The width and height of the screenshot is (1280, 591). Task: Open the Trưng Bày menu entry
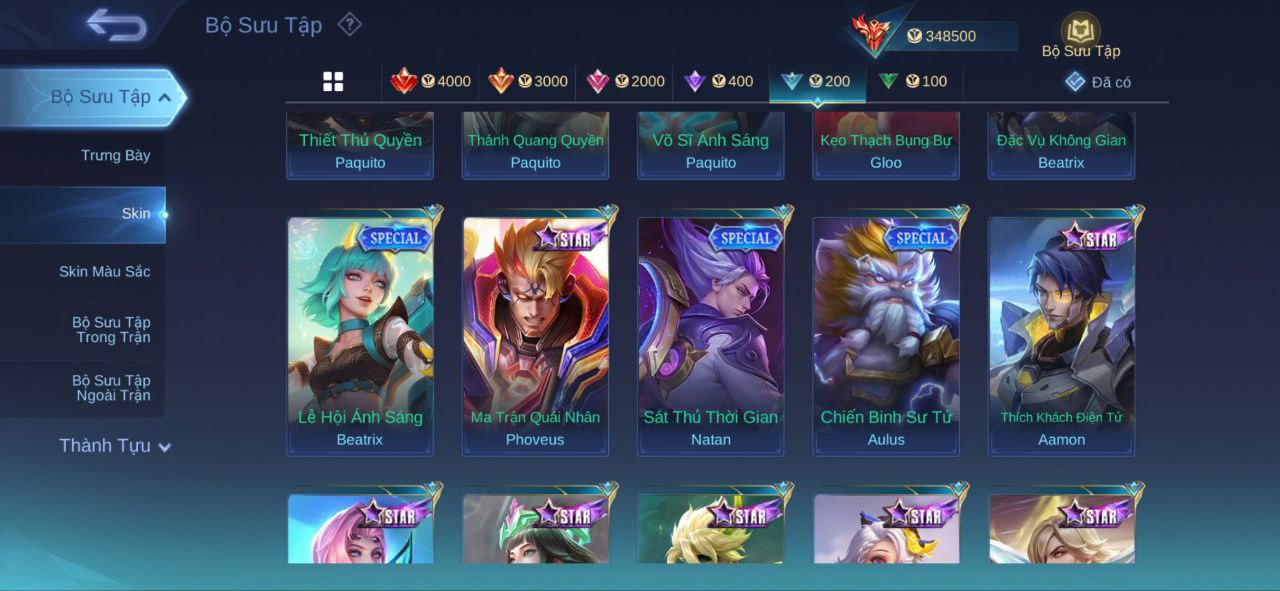point(115,155)
